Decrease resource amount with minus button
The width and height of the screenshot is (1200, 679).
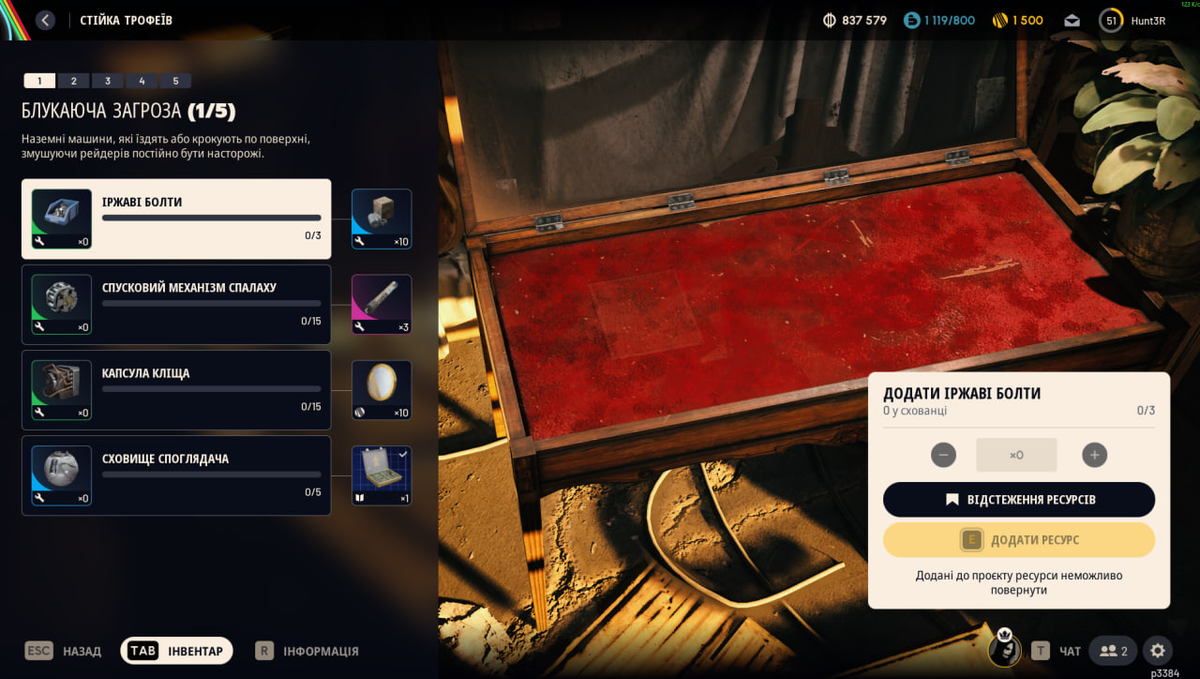coord(943,455)
